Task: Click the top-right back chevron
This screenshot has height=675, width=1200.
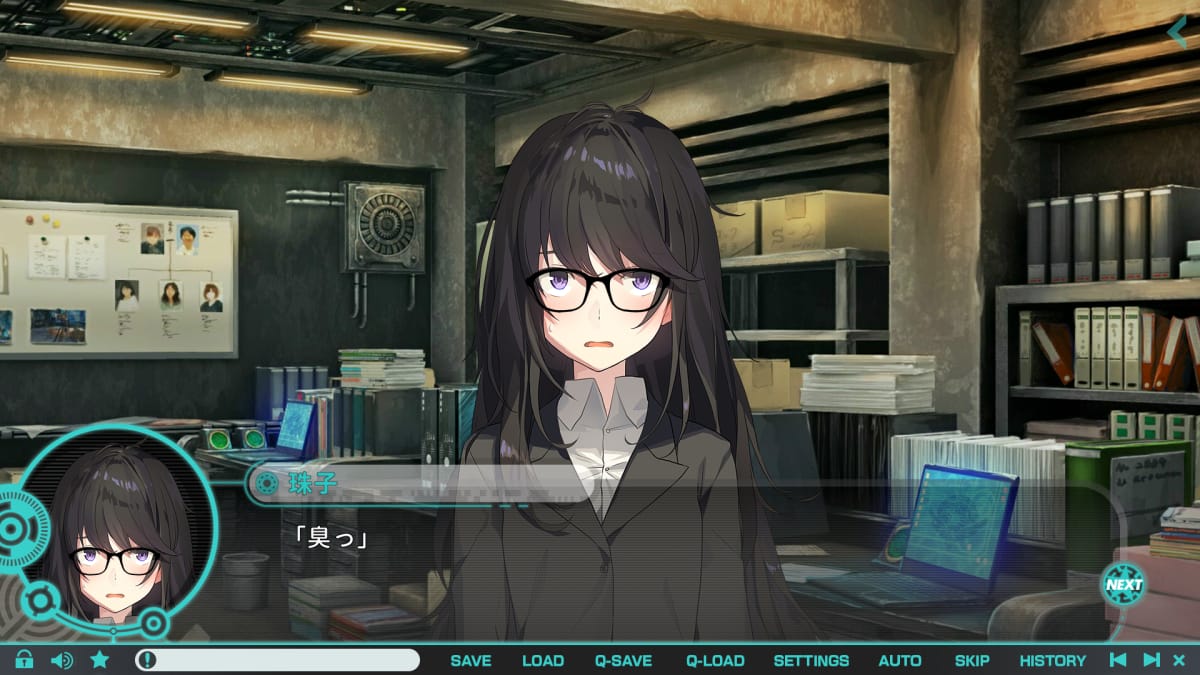Action: pos(1178,31)
